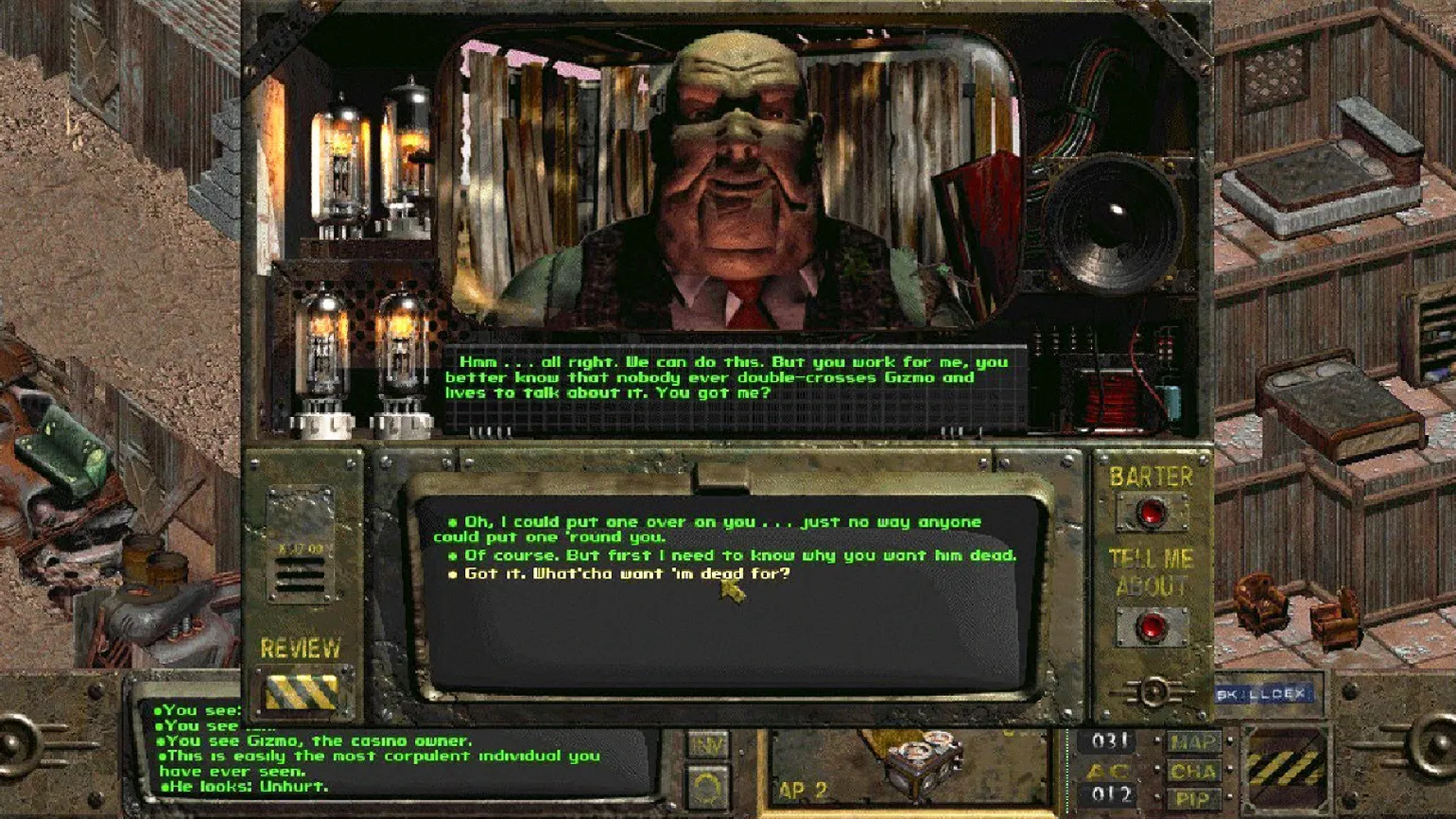Show the CHA character sheet
1456x819 pixels.
tap(1194, 772)
